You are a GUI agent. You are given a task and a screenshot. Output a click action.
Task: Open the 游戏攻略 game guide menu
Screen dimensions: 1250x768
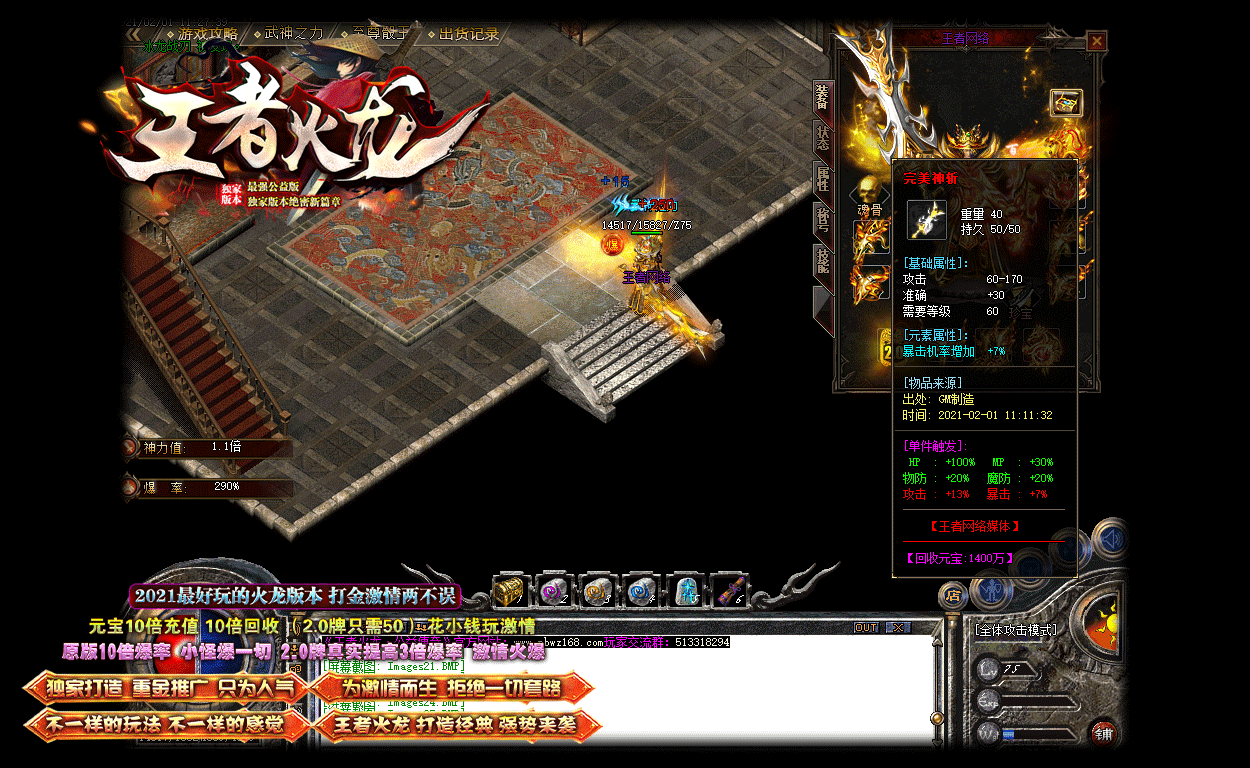tap(207, 34)
